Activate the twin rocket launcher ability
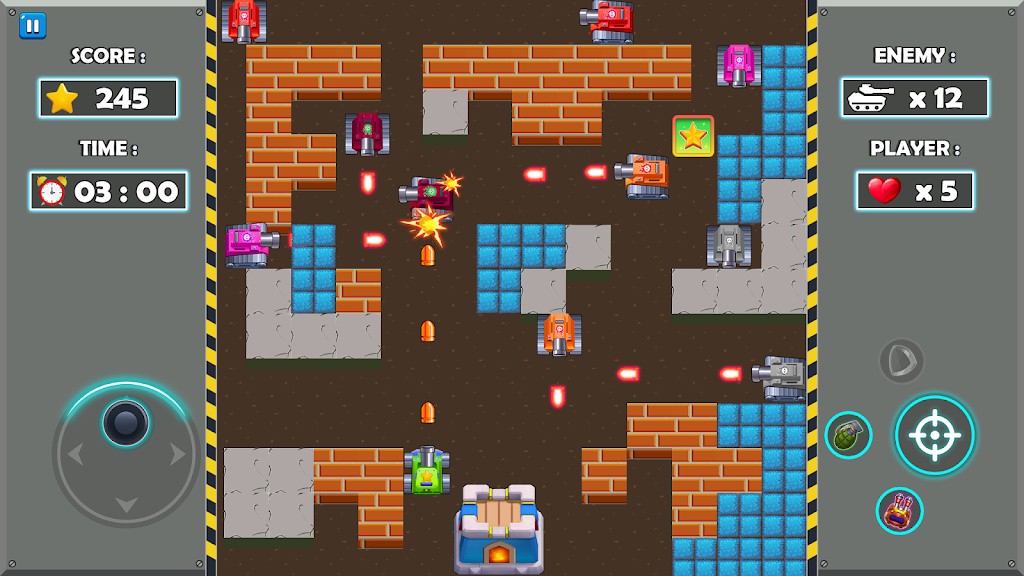Image resolution: width=1024 pixels, height=576 pixels. coord(899,510)
